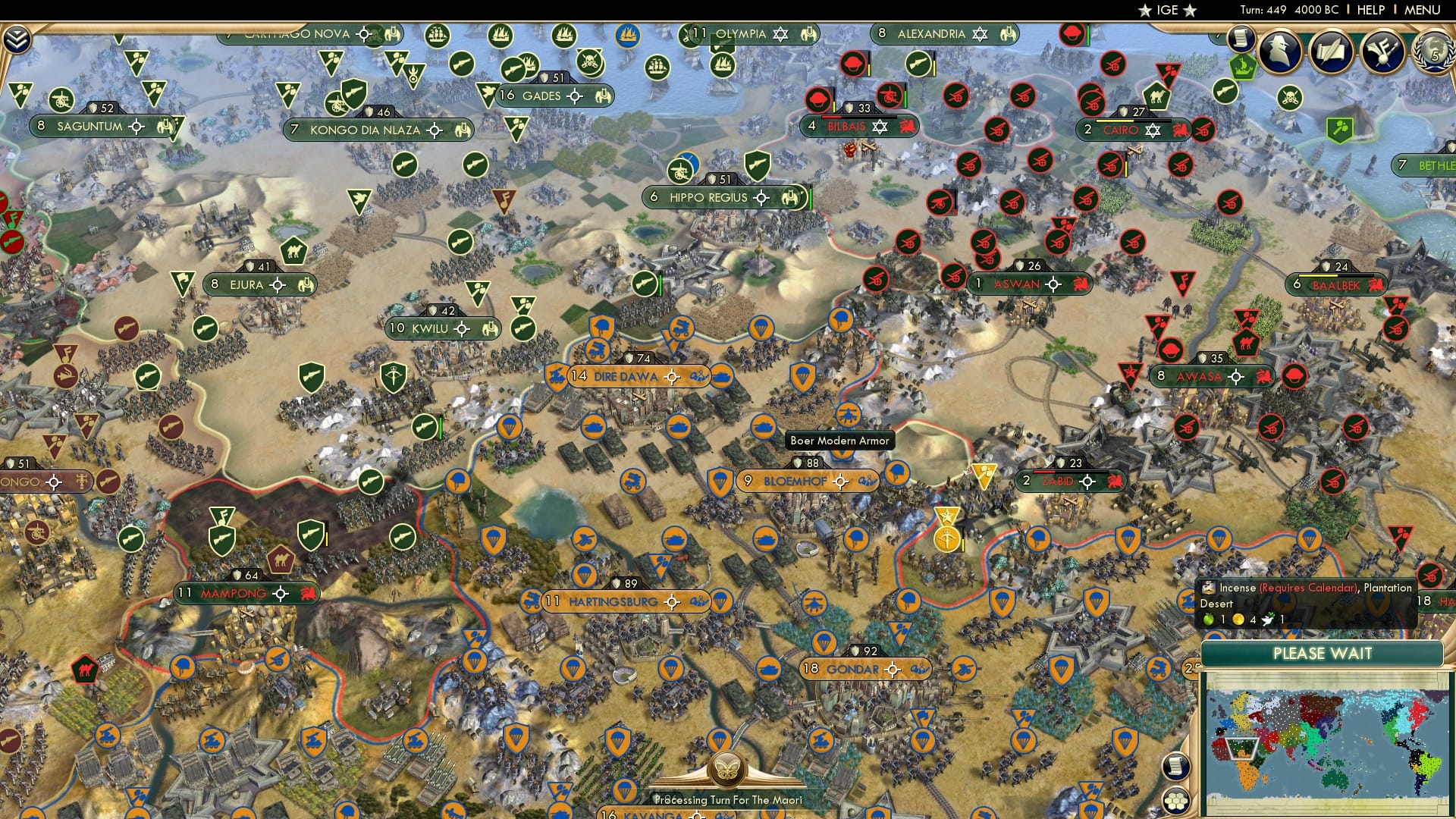Toggle strategic view with the hexagon icon

(1176, 802)
